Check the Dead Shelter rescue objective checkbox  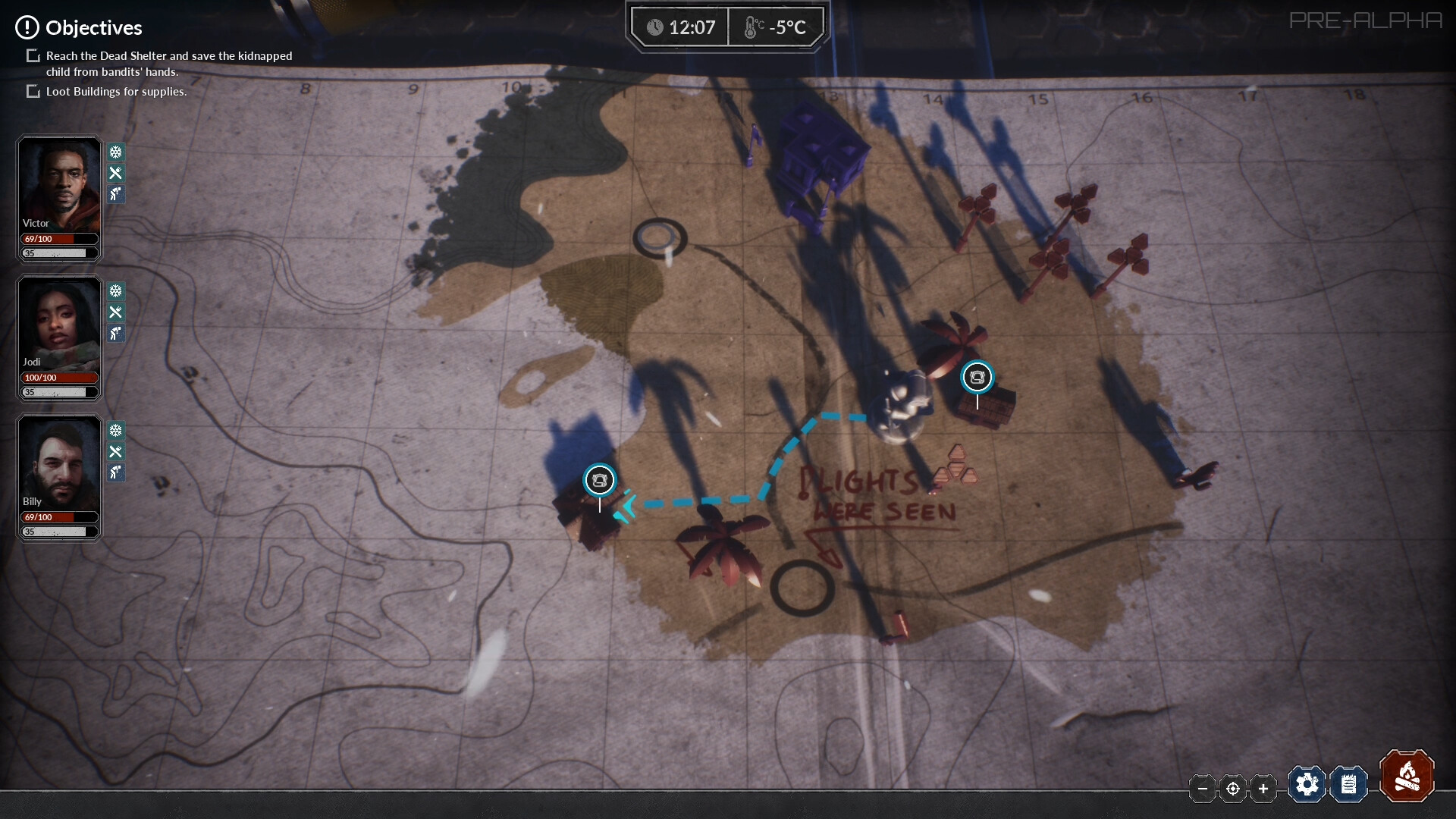pyautogui.click(x=33, y=55)
